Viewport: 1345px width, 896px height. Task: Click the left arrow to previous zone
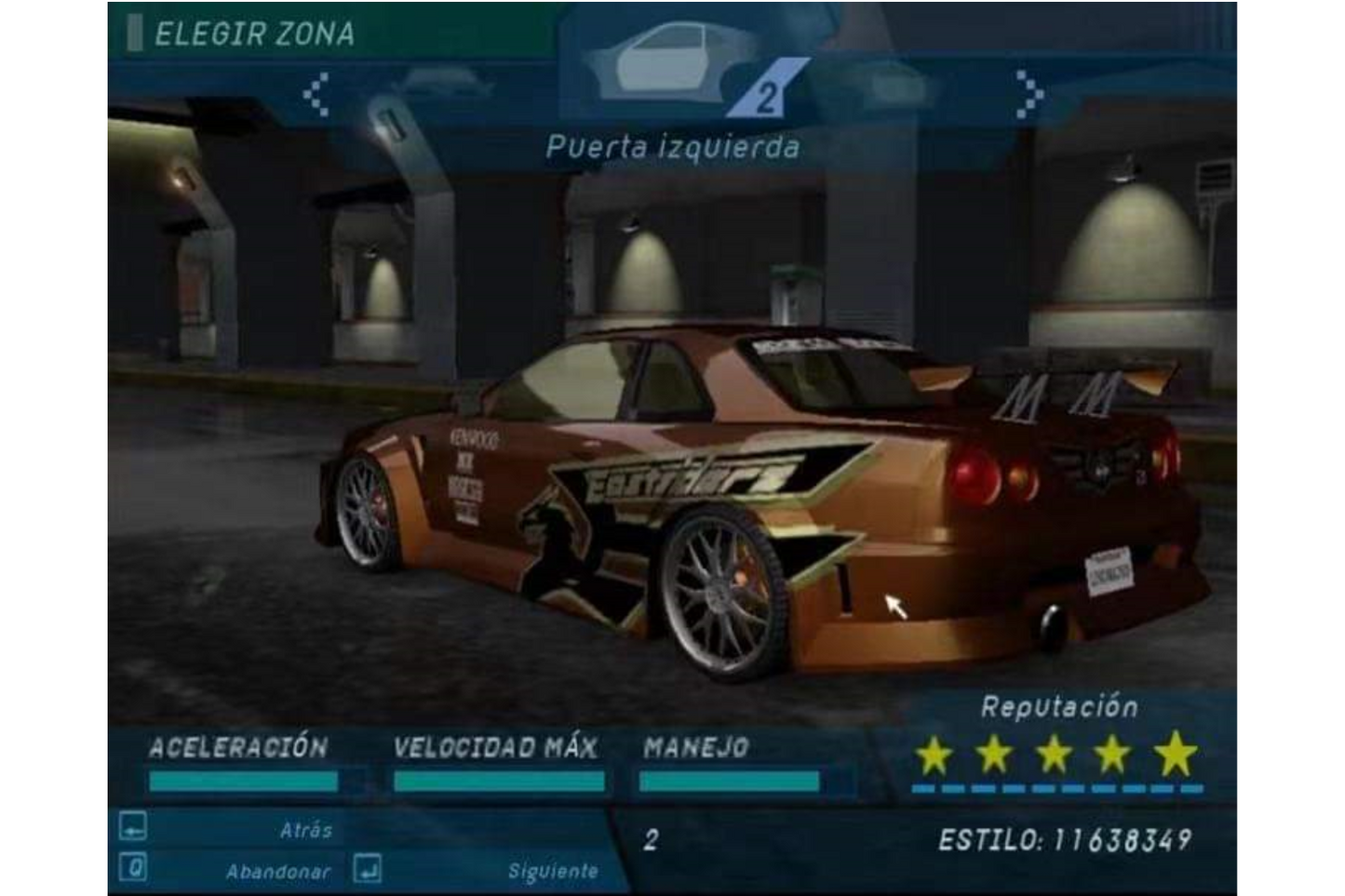click(316, 93)
